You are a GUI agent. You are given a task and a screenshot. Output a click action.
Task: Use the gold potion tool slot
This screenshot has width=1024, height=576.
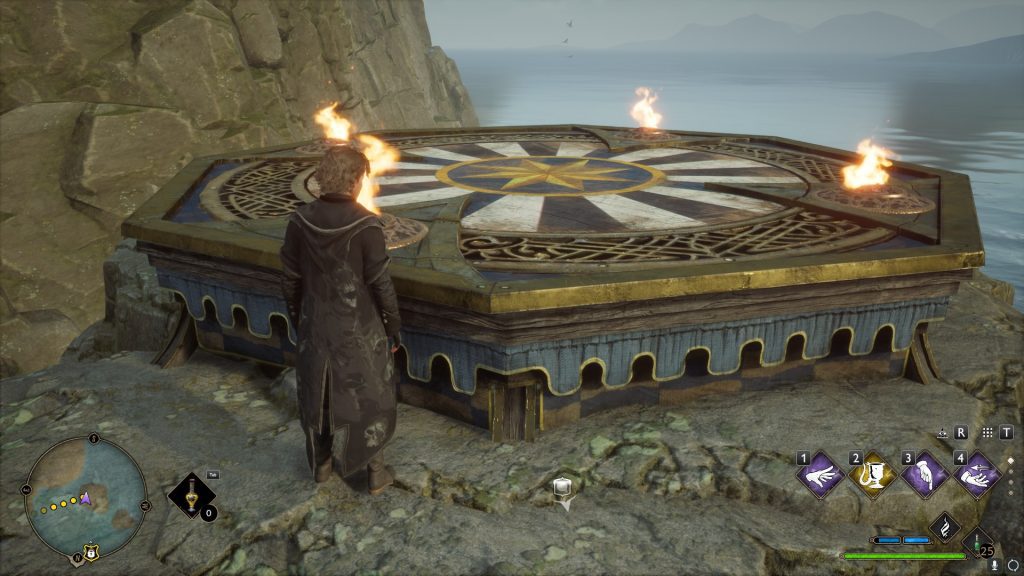(x=188, y=494)
